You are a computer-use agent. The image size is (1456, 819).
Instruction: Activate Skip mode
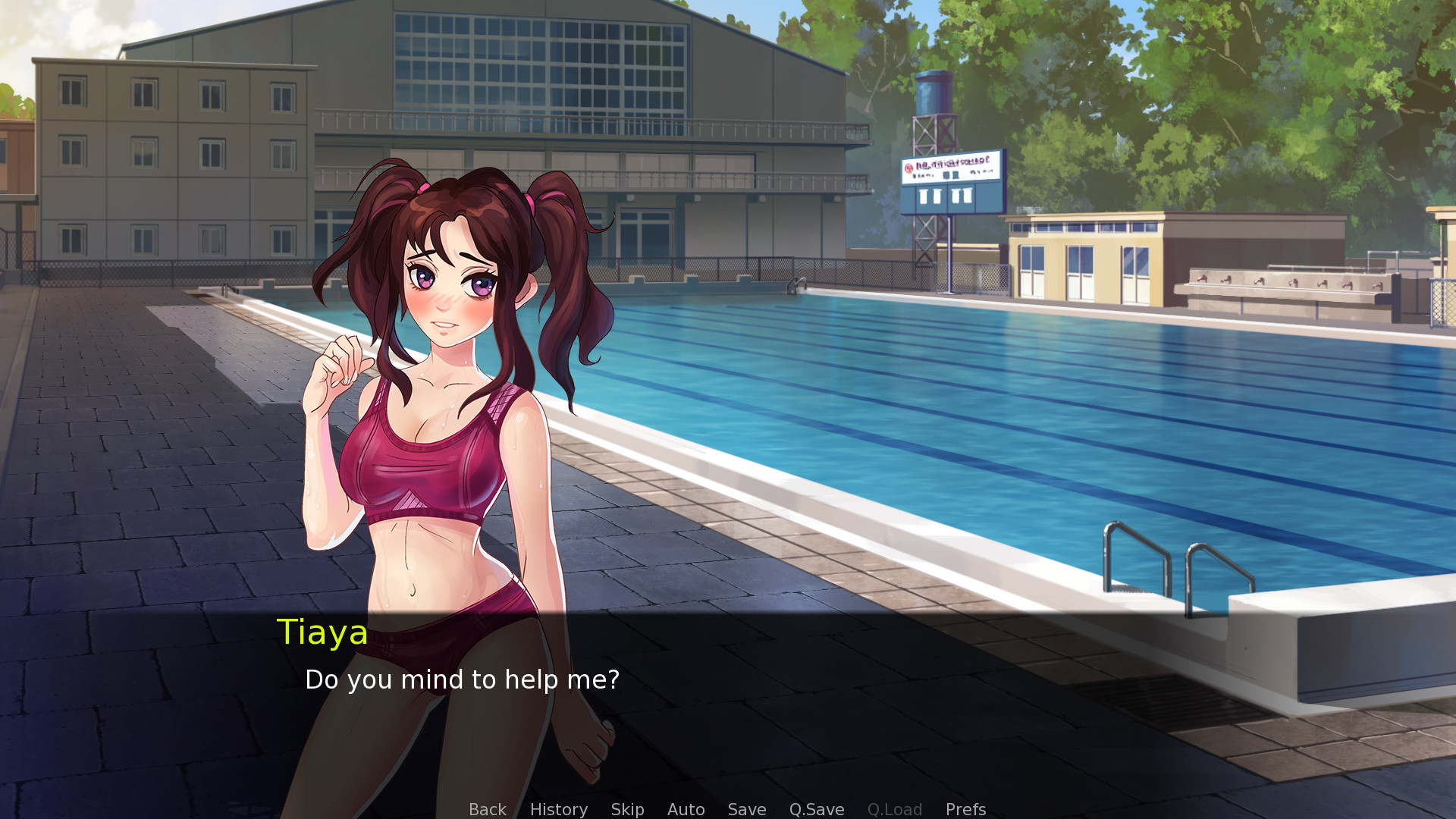[x=627, y=809]
